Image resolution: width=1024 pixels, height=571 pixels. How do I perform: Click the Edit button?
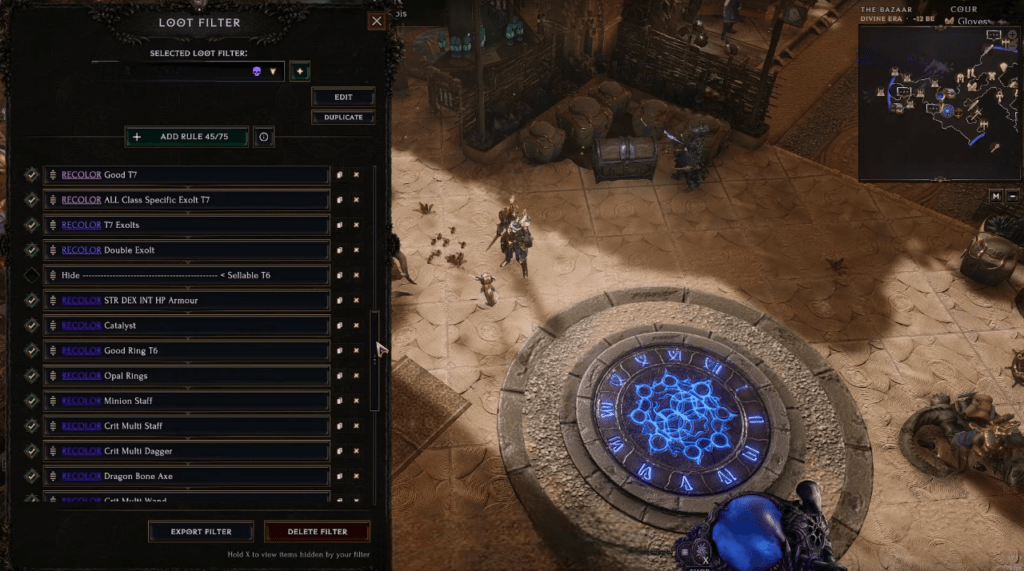[343, 97]
